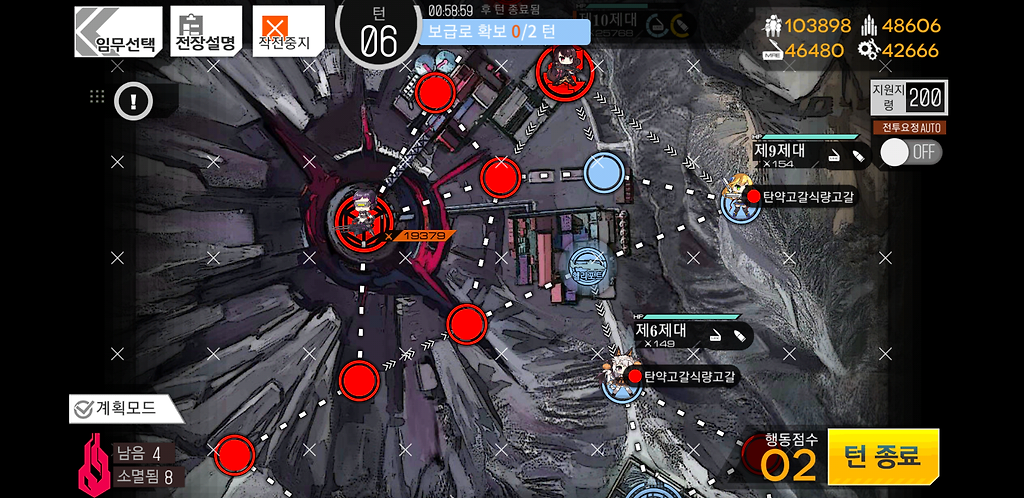This screenshot has height=498, width=1024.
Task: Abort operation with 작전중지 button
Action: [x=288, y=31]
